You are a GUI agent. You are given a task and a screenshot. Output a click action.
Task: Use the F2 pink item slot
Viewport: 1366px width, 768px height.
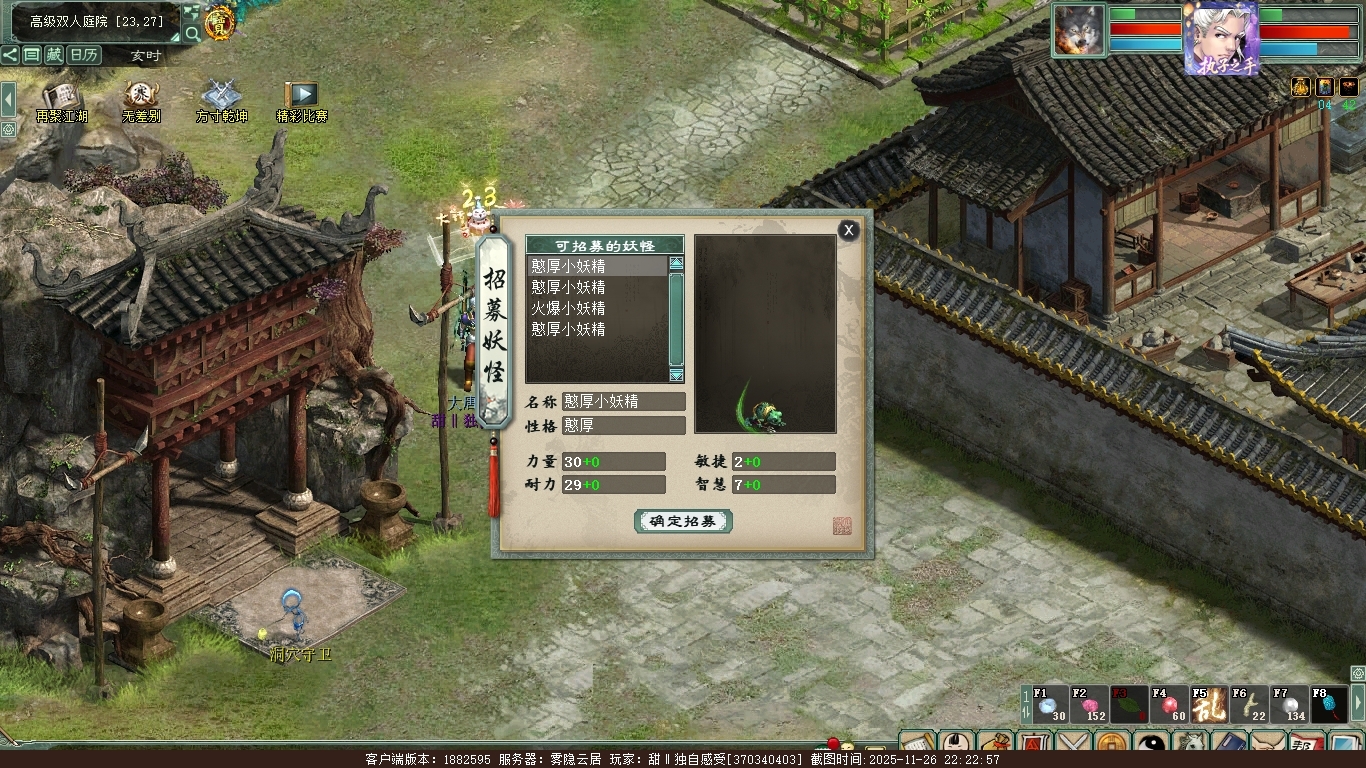[x=1090, y=705]
